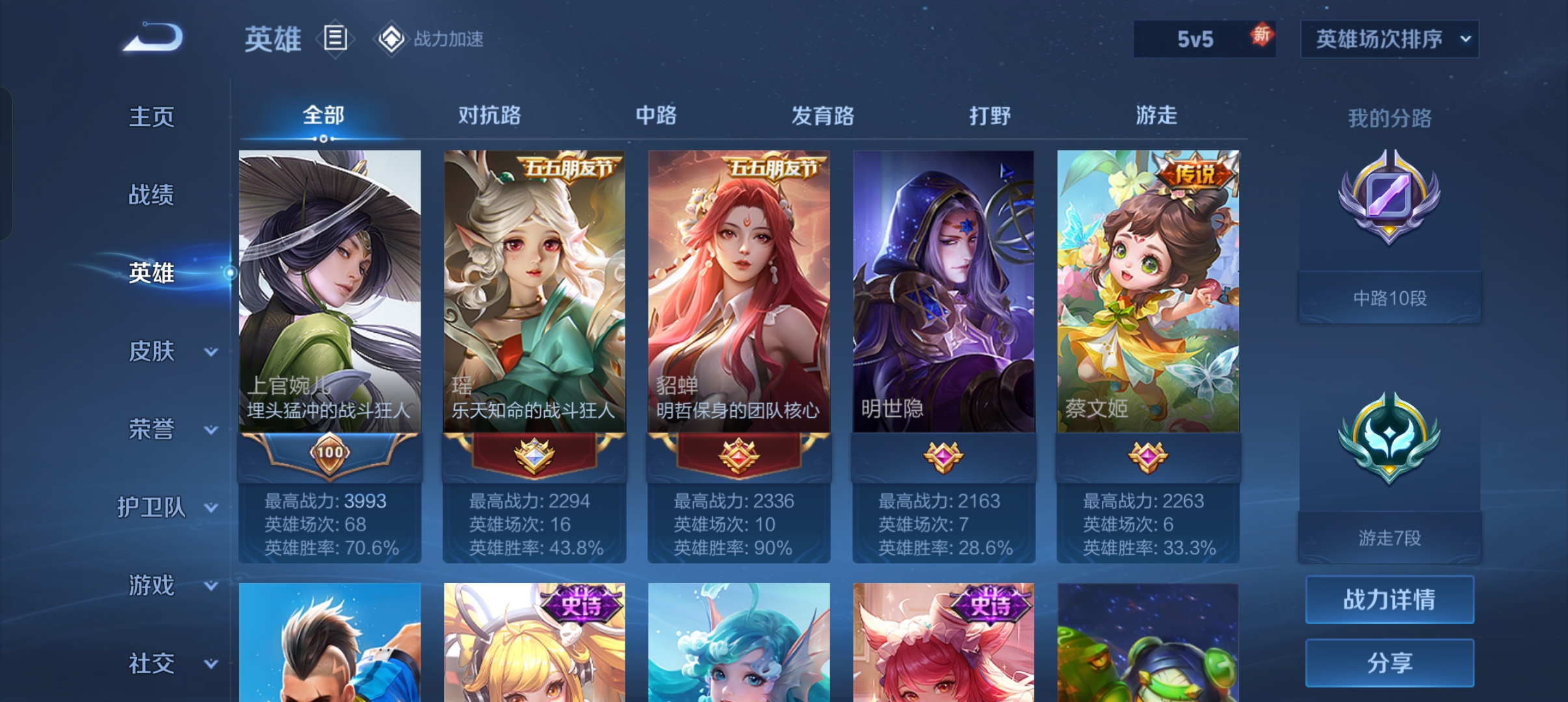Screen dimensions: 1568x702
Task: Open the 英雄场次排序 sort dropdown
Action: tap(1389, 39)
